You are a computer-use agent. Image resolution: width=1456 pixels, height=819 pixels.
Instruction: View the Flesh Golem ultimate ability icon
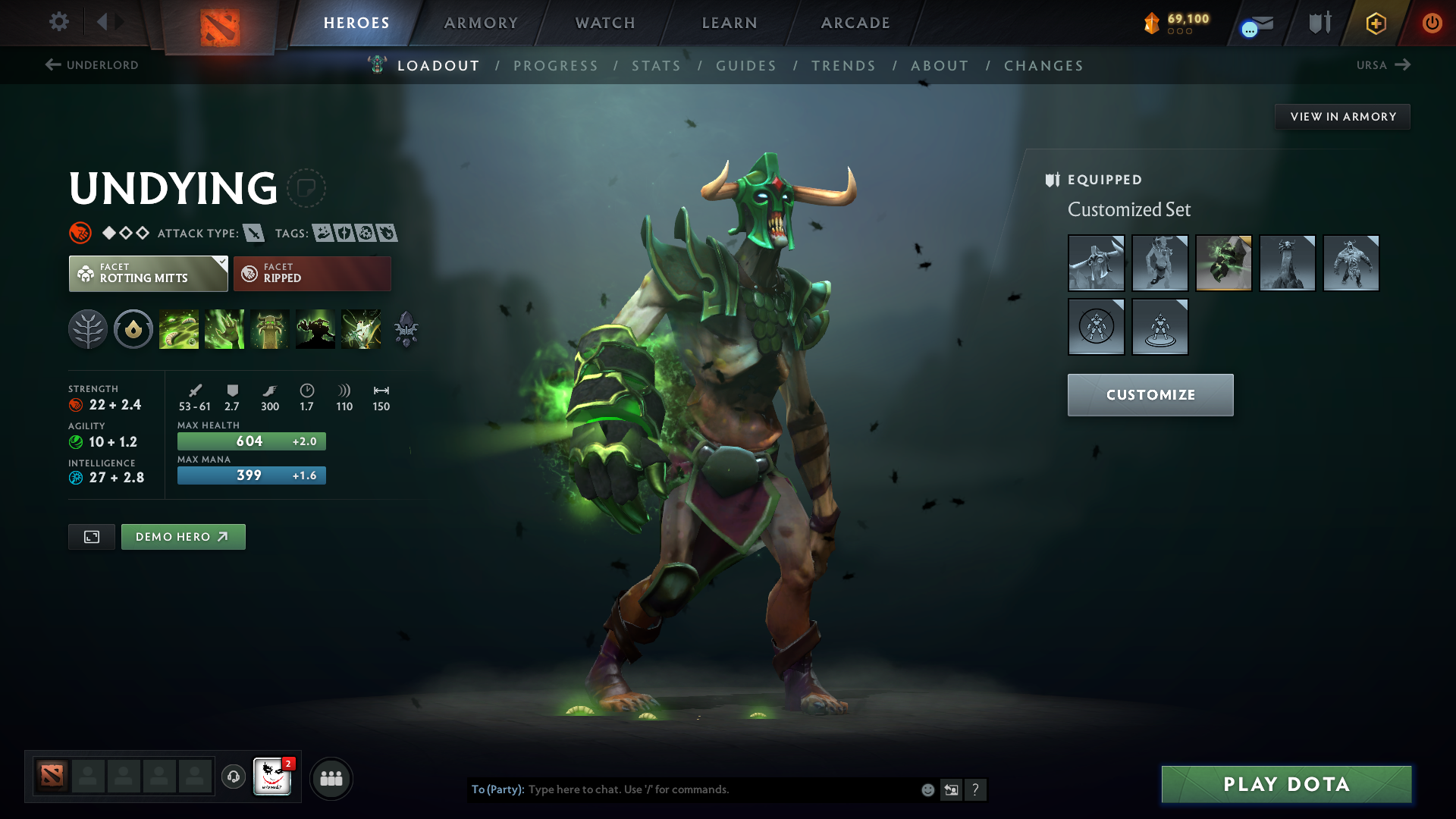click(315, 328)
